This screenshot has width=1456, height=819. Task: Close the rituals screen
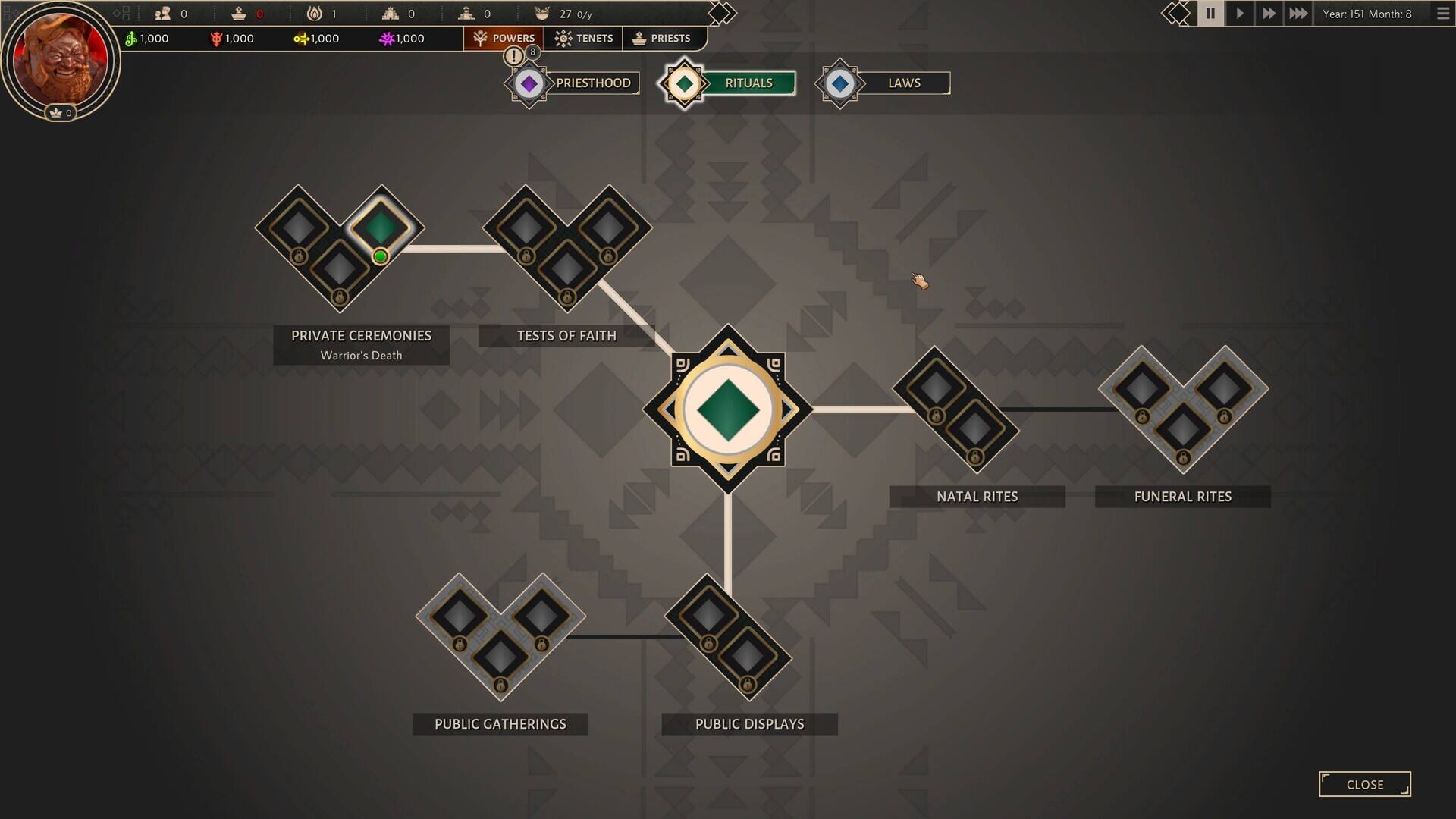pyautogui.click(x=1364, y=784)
